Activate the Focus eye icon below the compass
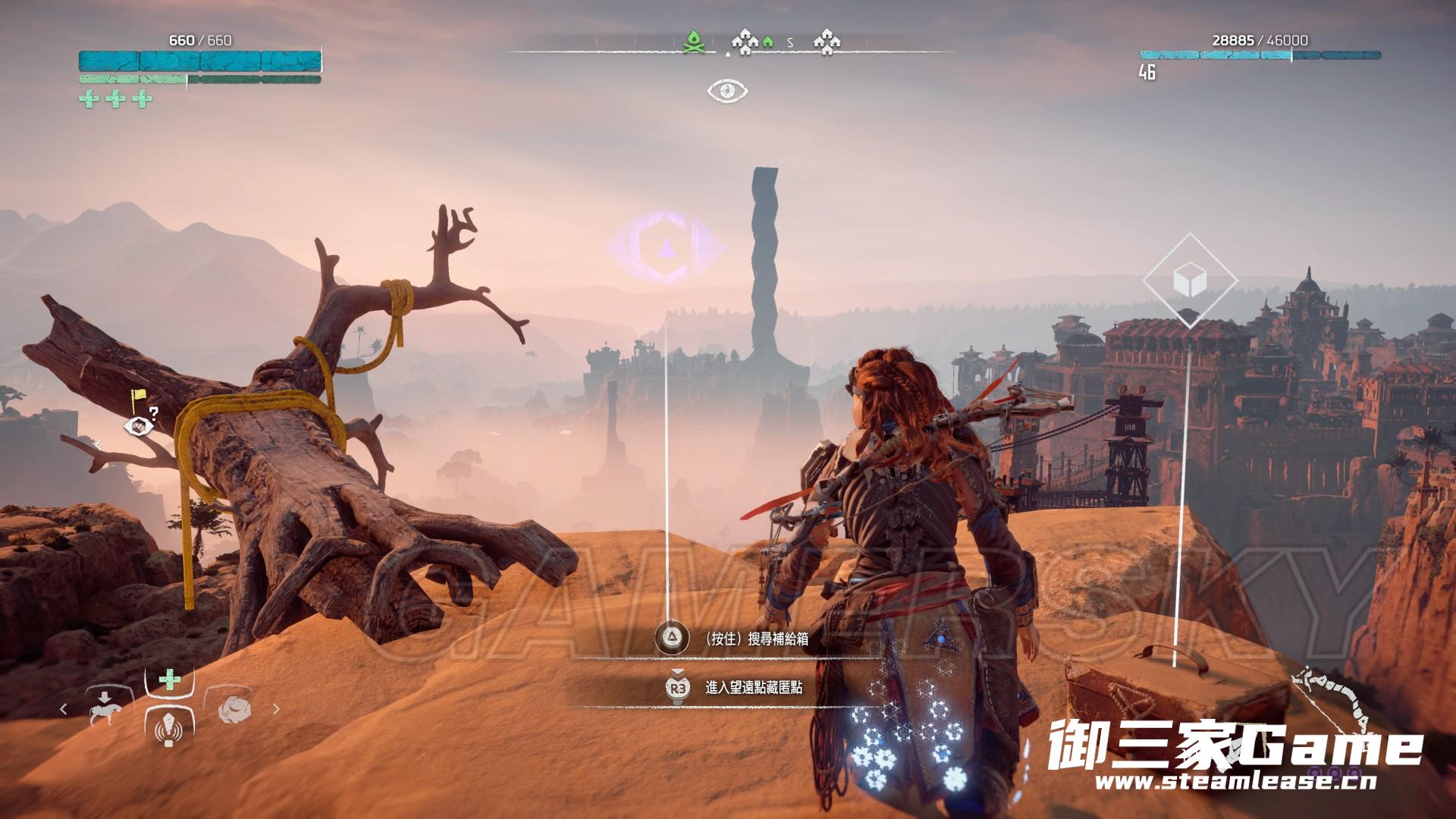The height and width of the screenshot is (819, 1456). pos(727,91)
